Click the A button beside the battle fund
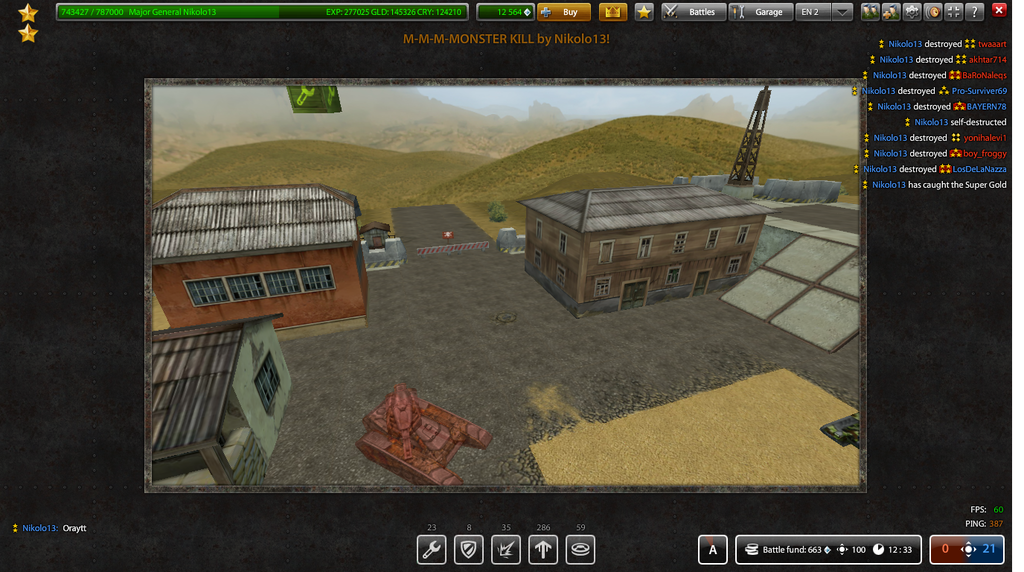Image resolution: width=1024 pixels, height=572 pixels. point(712,549)
